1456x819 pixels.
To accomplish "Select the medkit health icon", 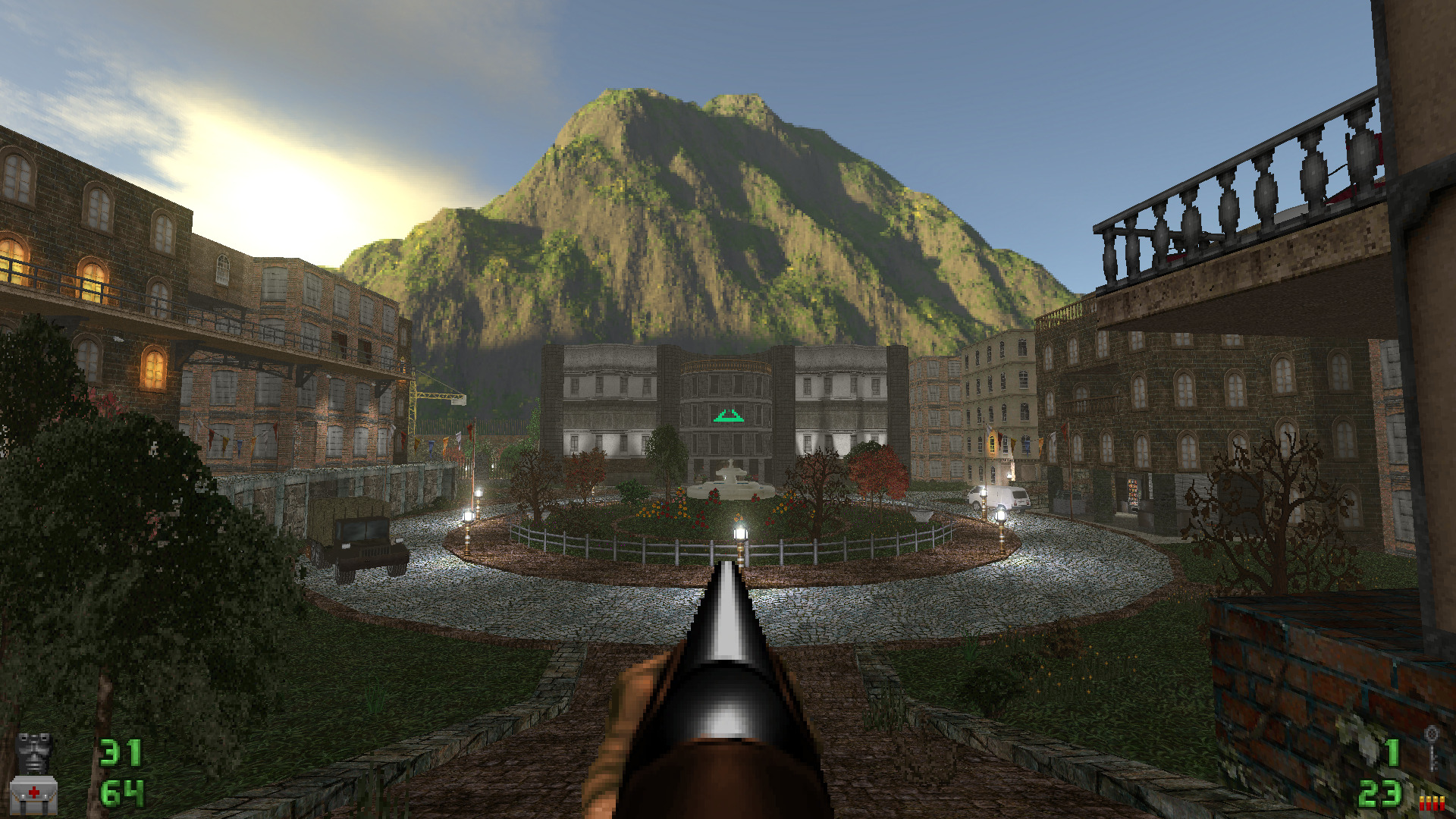I will (34, 795).
